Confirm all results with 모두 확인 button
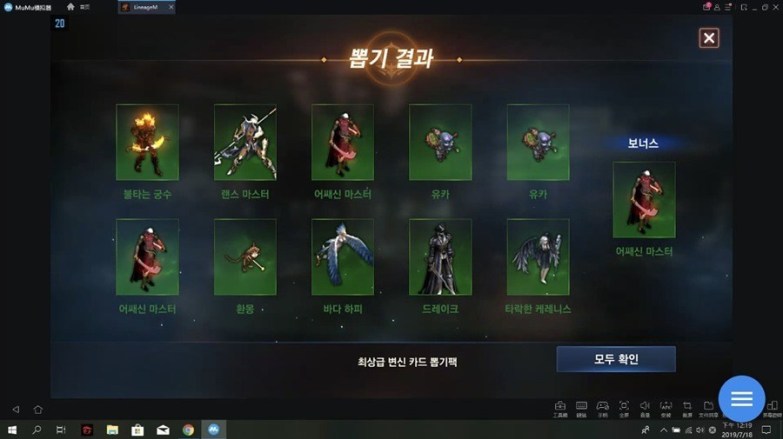 615,359
